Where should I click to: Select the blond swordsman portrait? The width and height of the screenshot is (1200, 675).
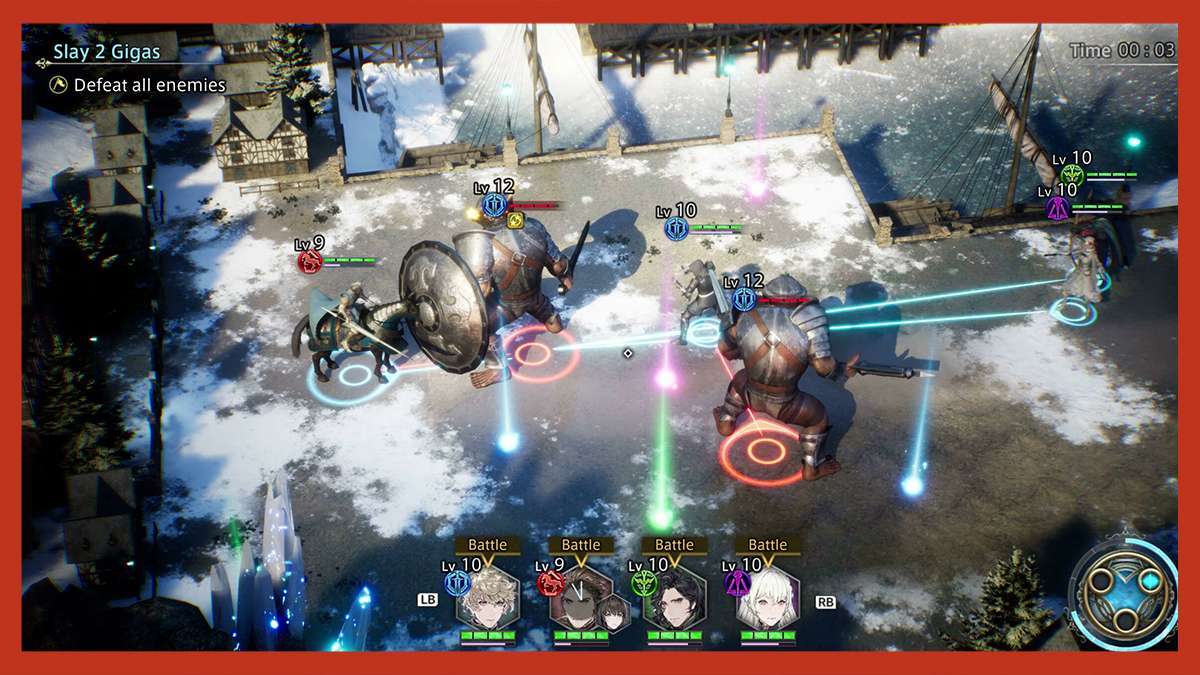487,599
